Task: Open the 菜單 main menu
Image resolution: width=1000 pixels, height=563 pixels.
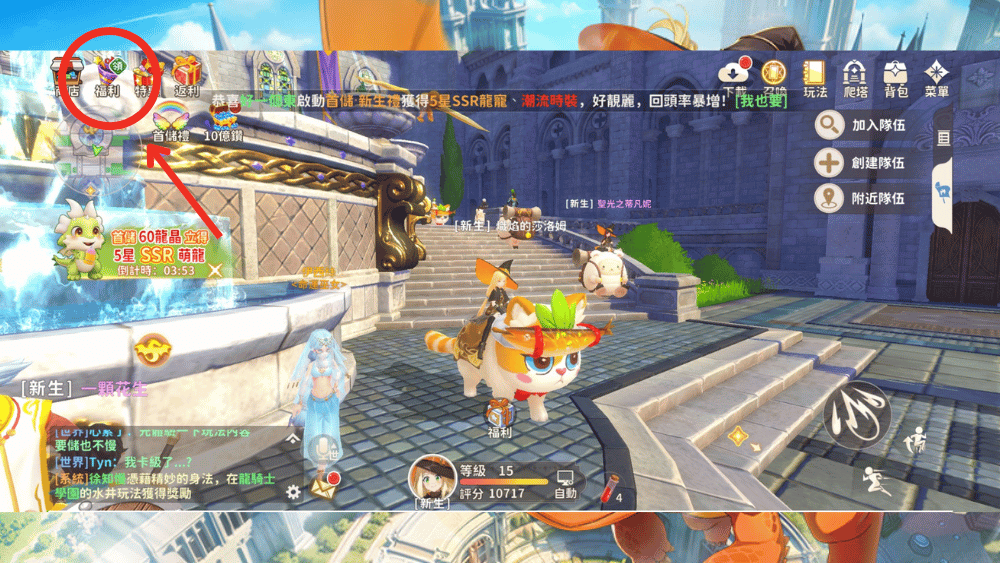Action: [937, 77]
